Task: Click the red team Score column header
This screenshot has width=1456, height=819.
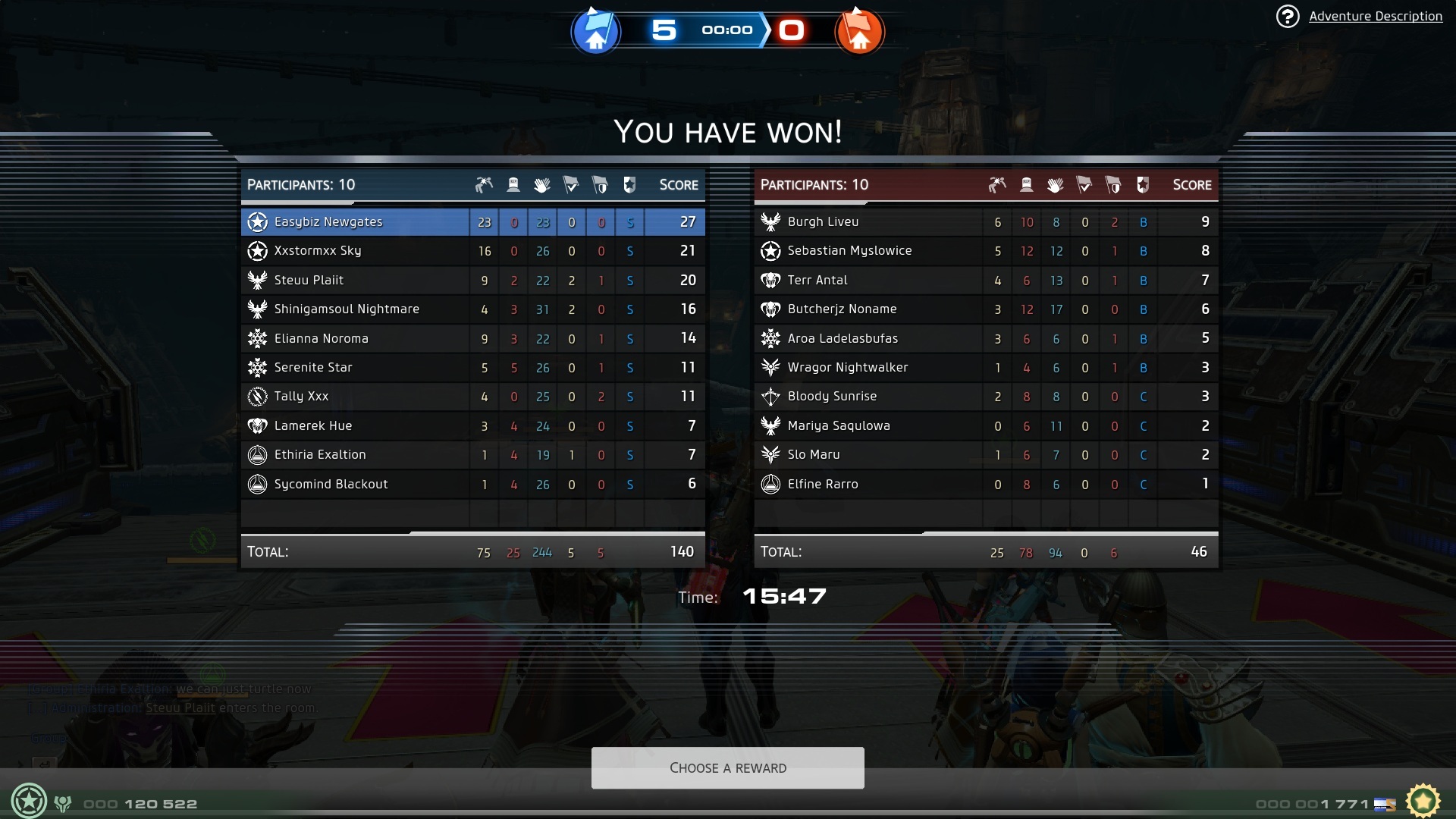Action: tap(1191, 185)
